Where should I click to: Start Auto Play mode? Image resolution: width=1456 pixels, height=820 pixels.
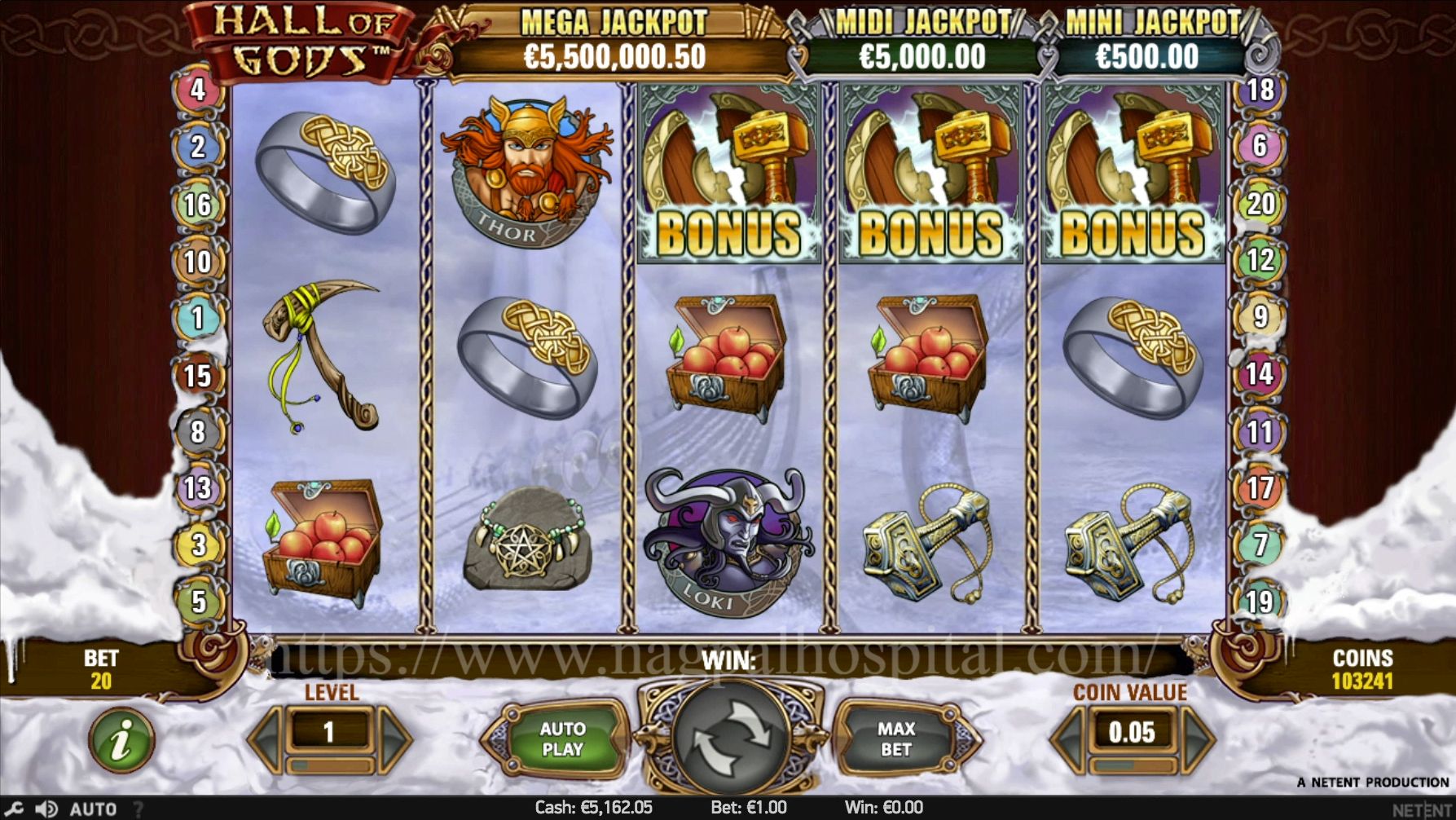(562, 738)
